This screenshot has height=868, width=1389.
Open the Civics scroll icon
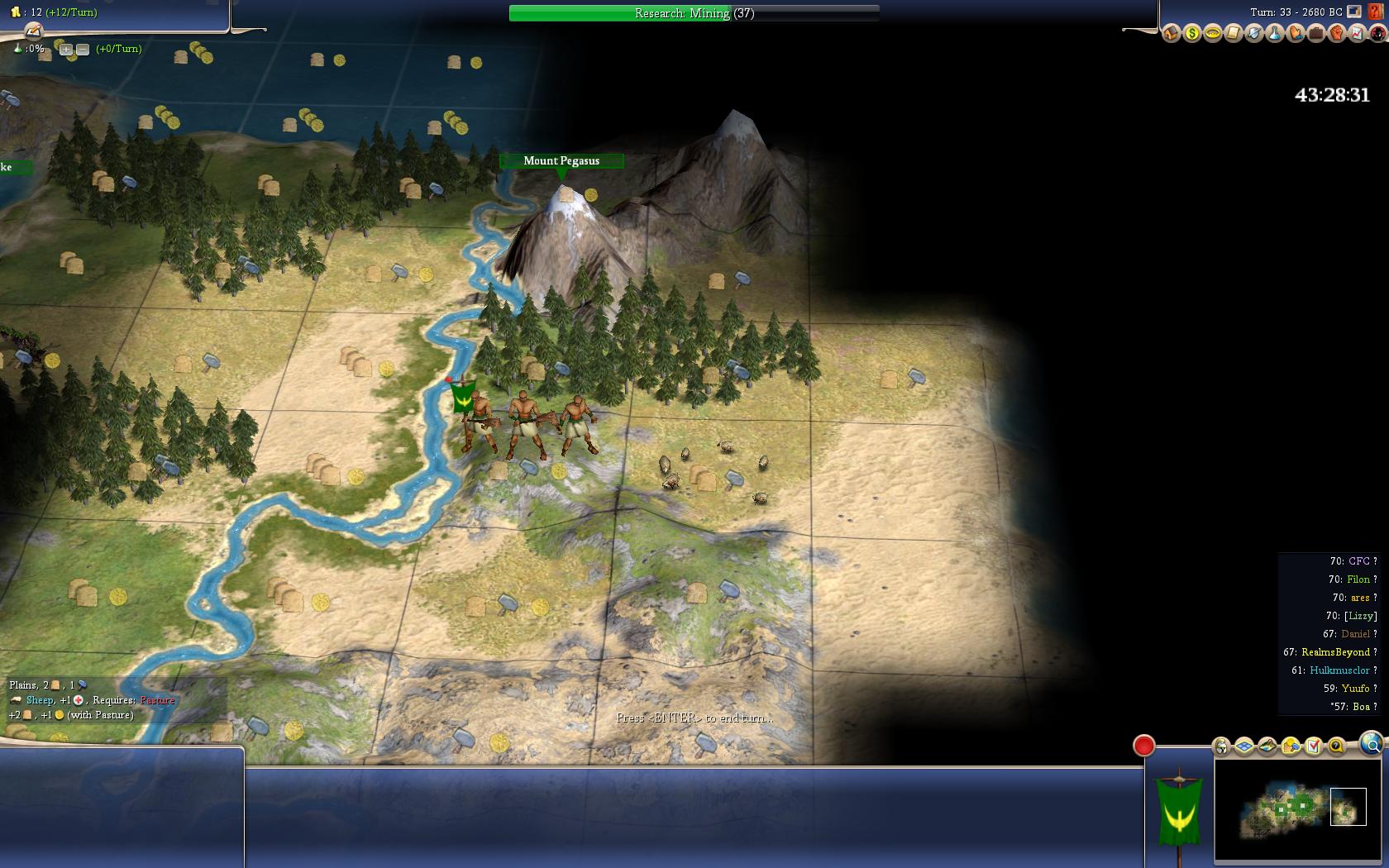click(x=1233, y=34)
